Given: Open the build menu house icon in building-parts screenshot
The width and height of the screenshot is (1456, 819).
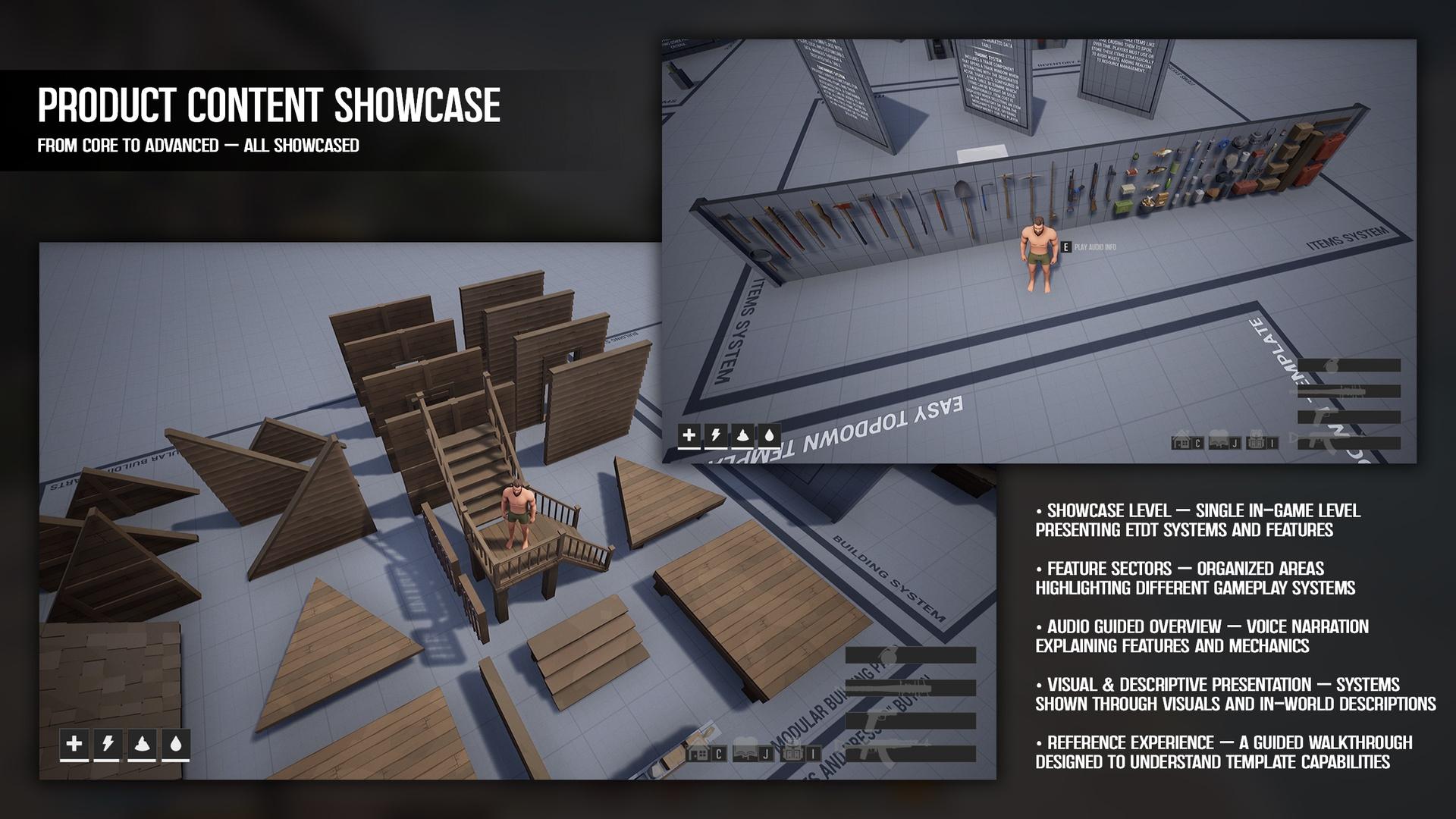Looking at the screenshot, I should [x=698, y=754].
